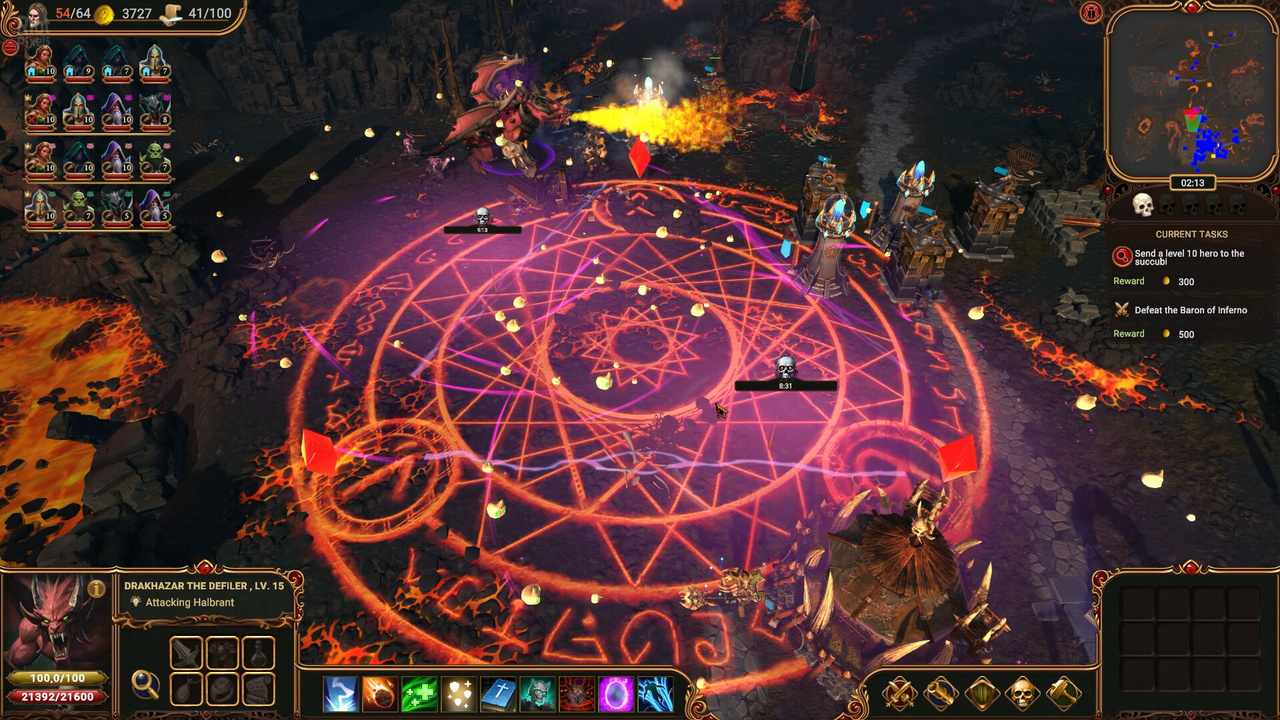Image resolution: width=1280 pixels, height=720 pixels.
Task: Activate the red demon face spell
Action: [x=577, y=694]
